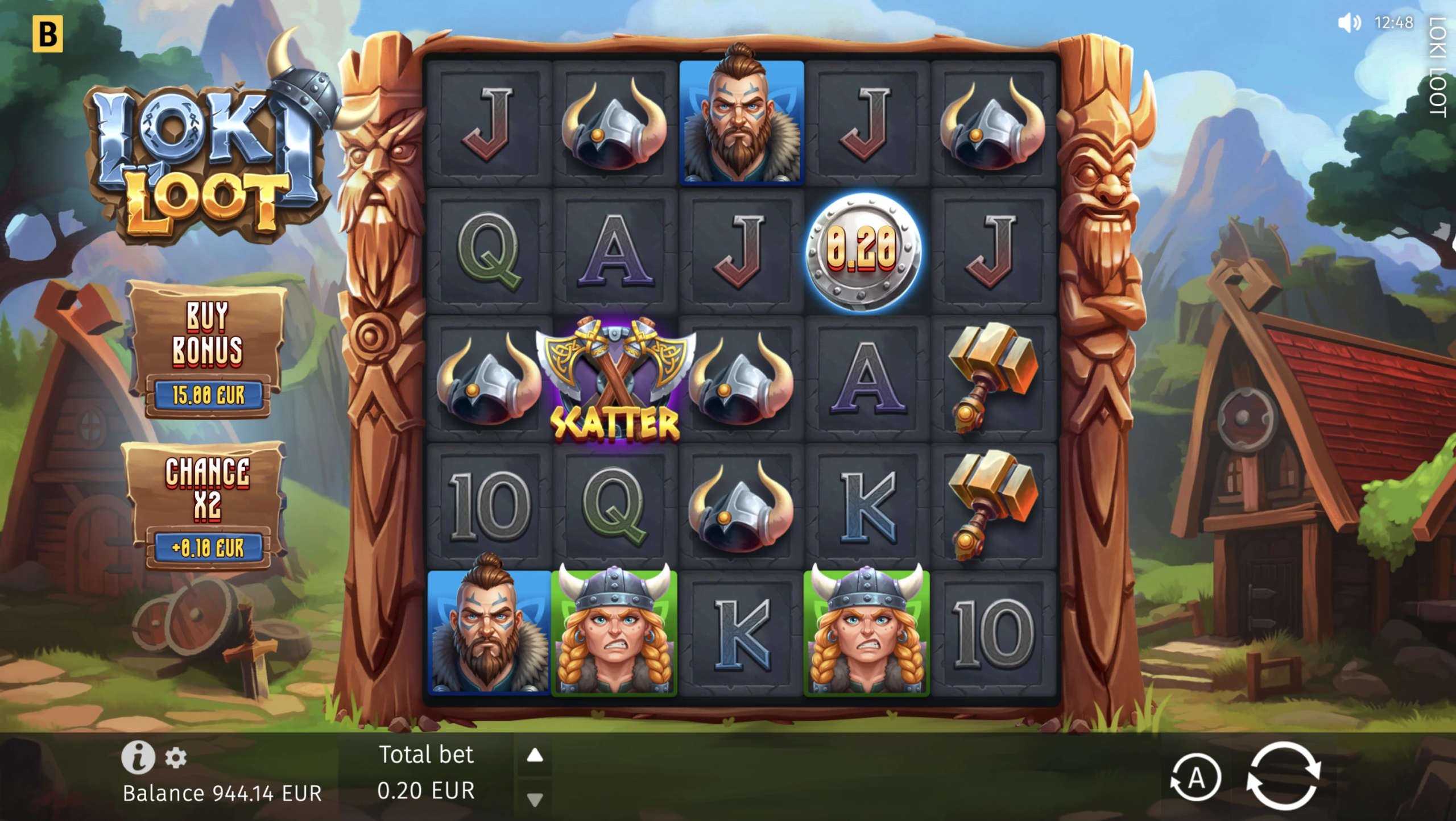This screenshot has width=1456, height=821.
Task: Open the game info paytable
Action: 138,757
